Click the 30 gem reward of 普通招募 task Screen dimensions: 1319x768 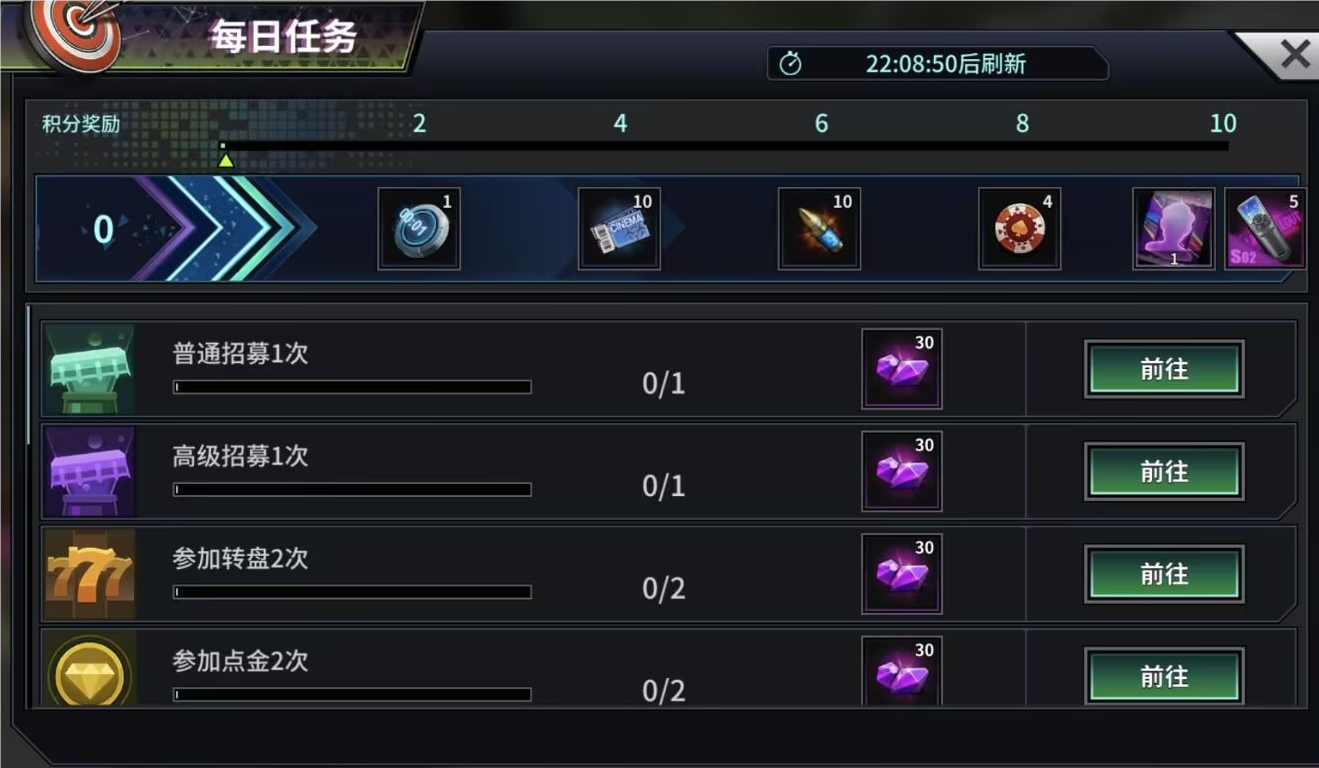coord(901,367)
